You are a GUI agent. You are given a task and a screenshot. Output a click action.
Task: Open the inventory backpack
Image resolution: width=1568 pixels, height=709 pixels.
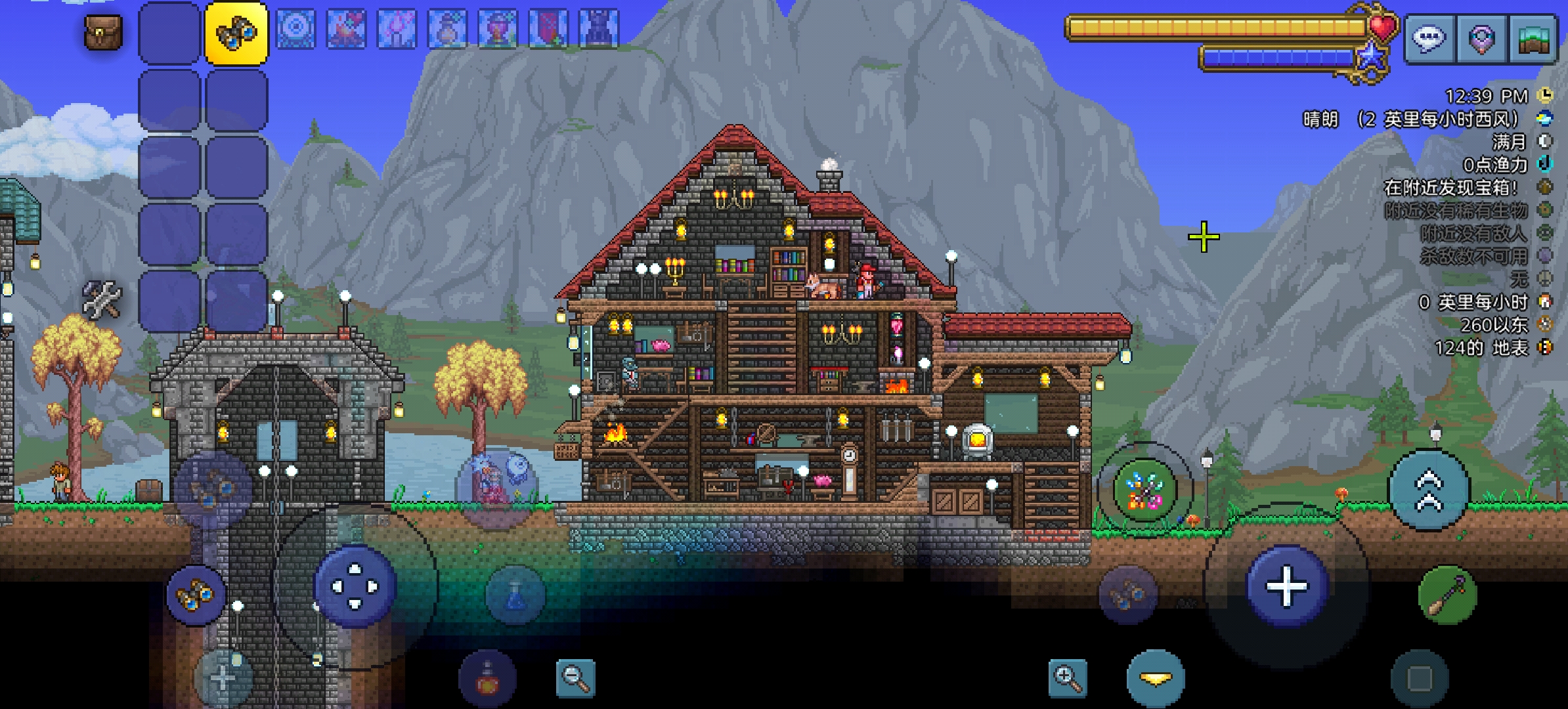pos(103,32)
